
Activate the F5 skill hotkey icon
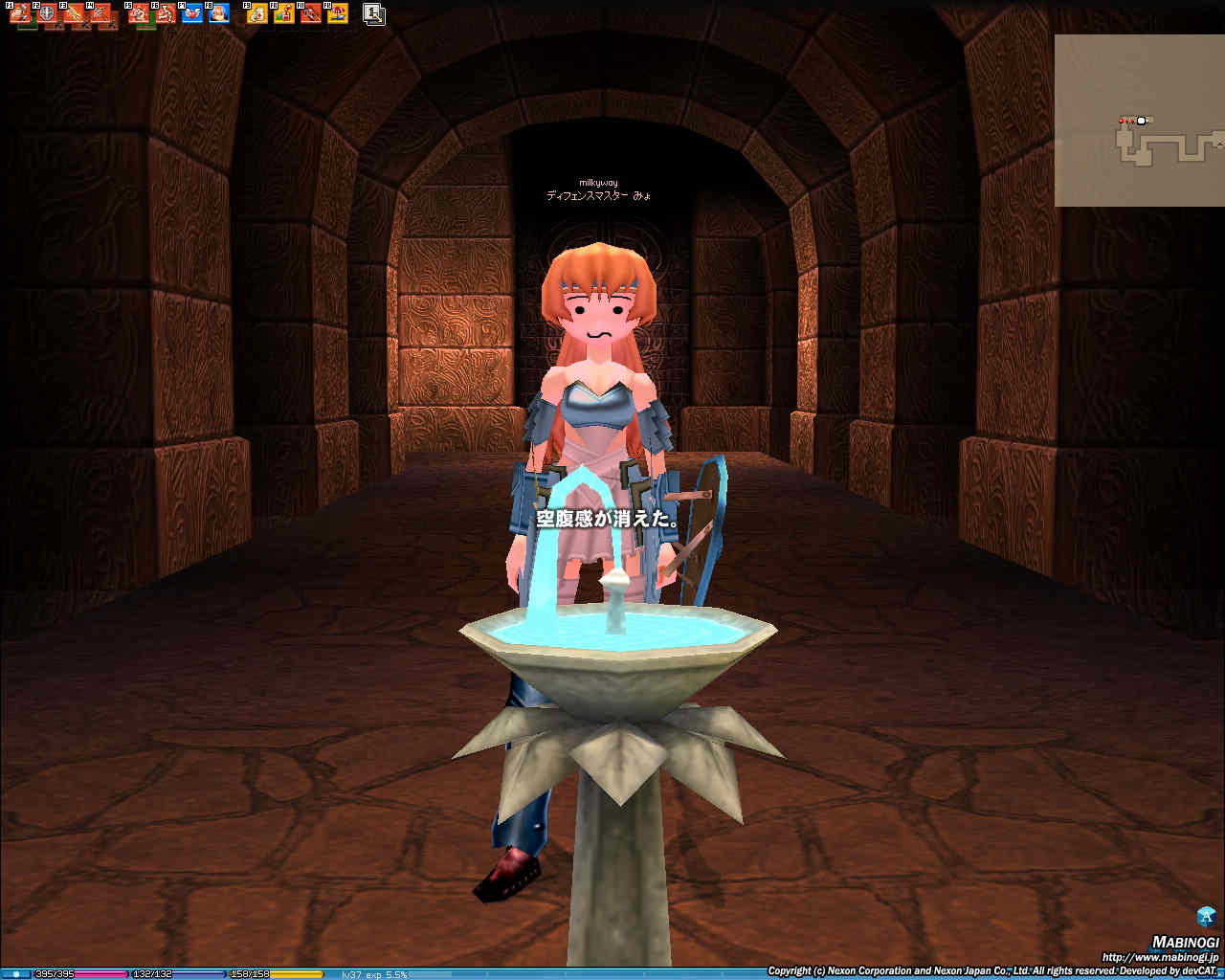(x=139, y=14)
